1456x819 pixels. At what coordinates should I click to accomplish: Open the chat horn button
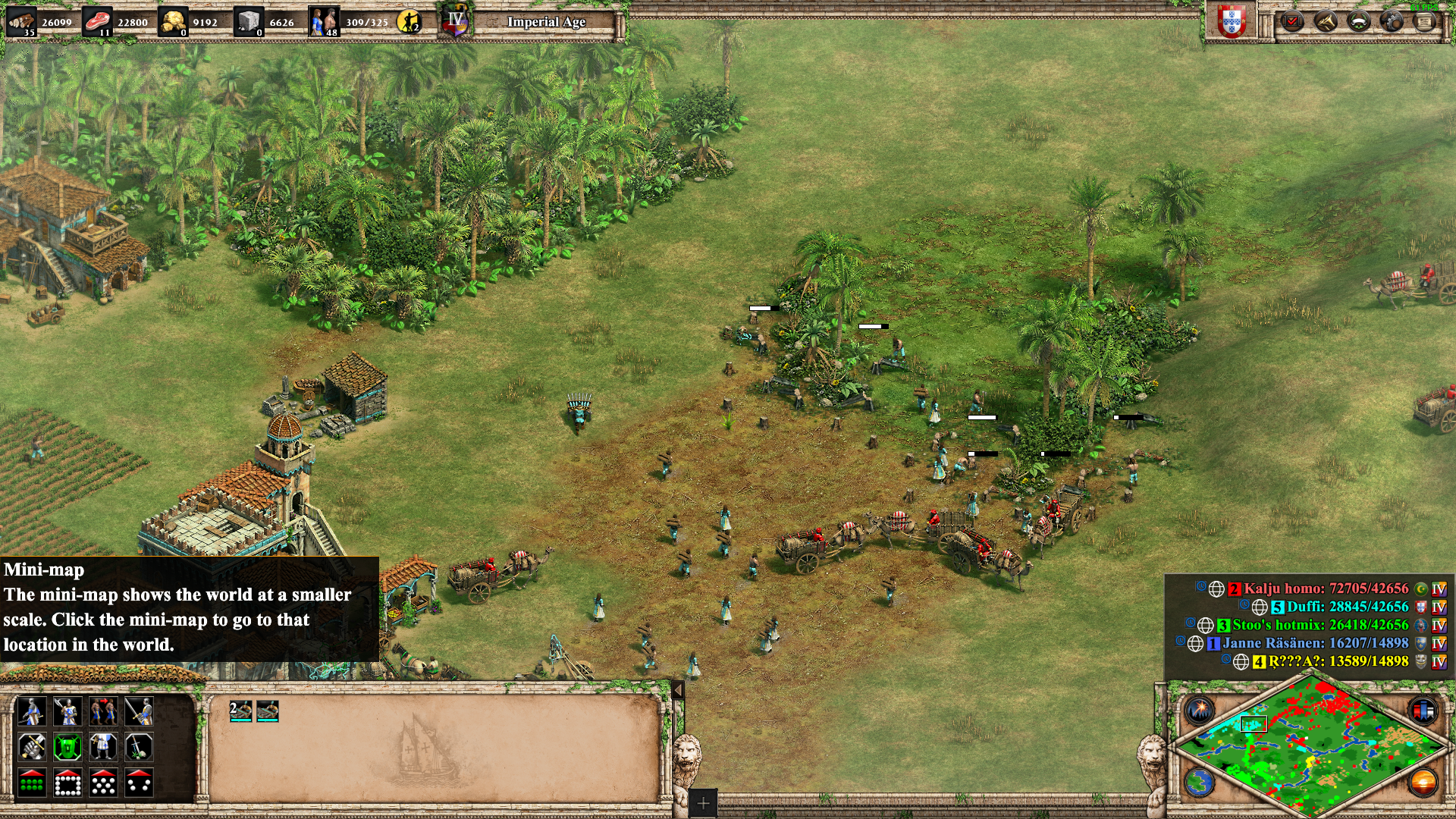[x=1326, y=21]
